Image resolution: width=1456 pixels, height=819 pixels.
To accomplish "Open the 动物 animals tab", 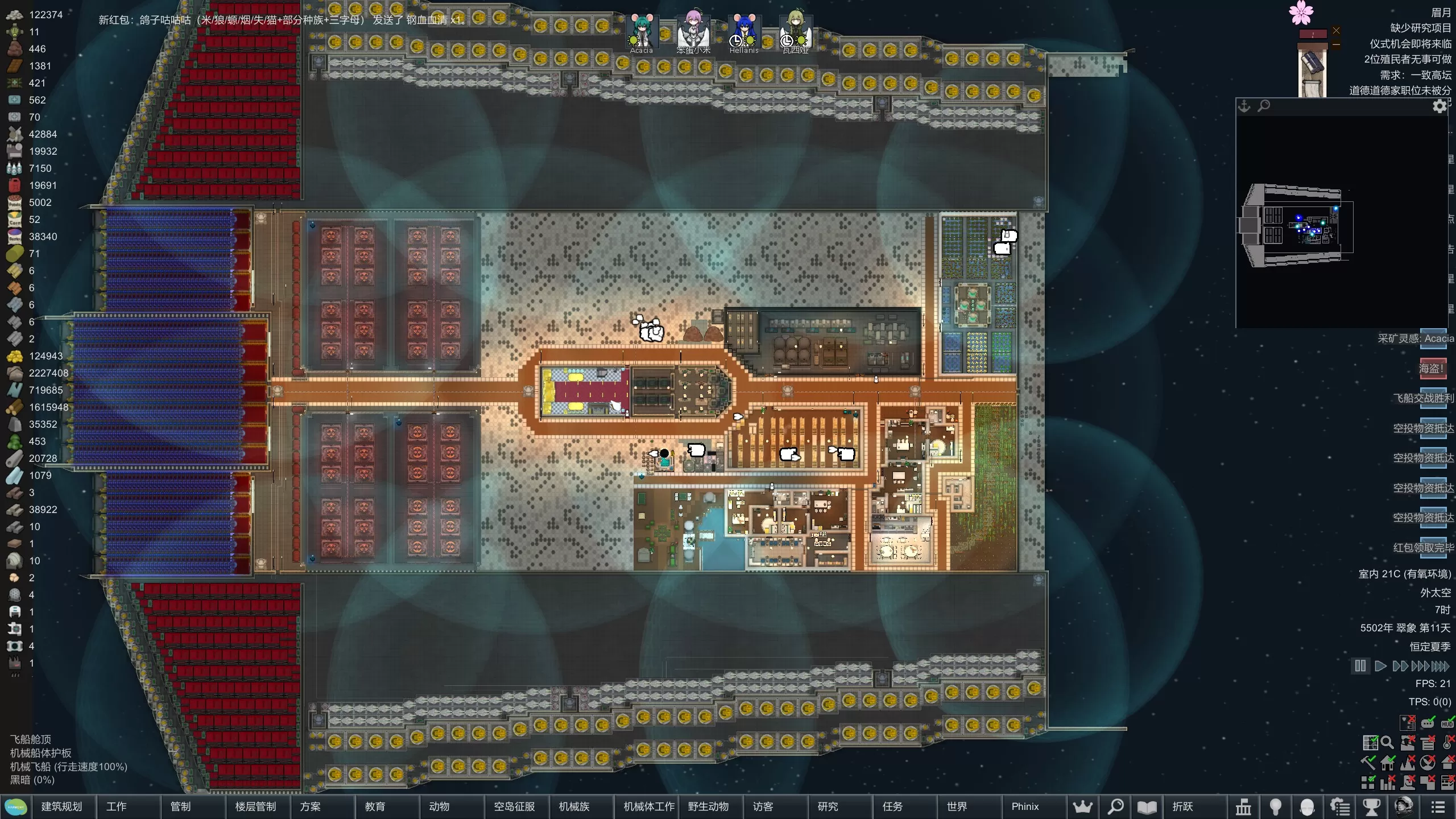I will tap(439, 806).
